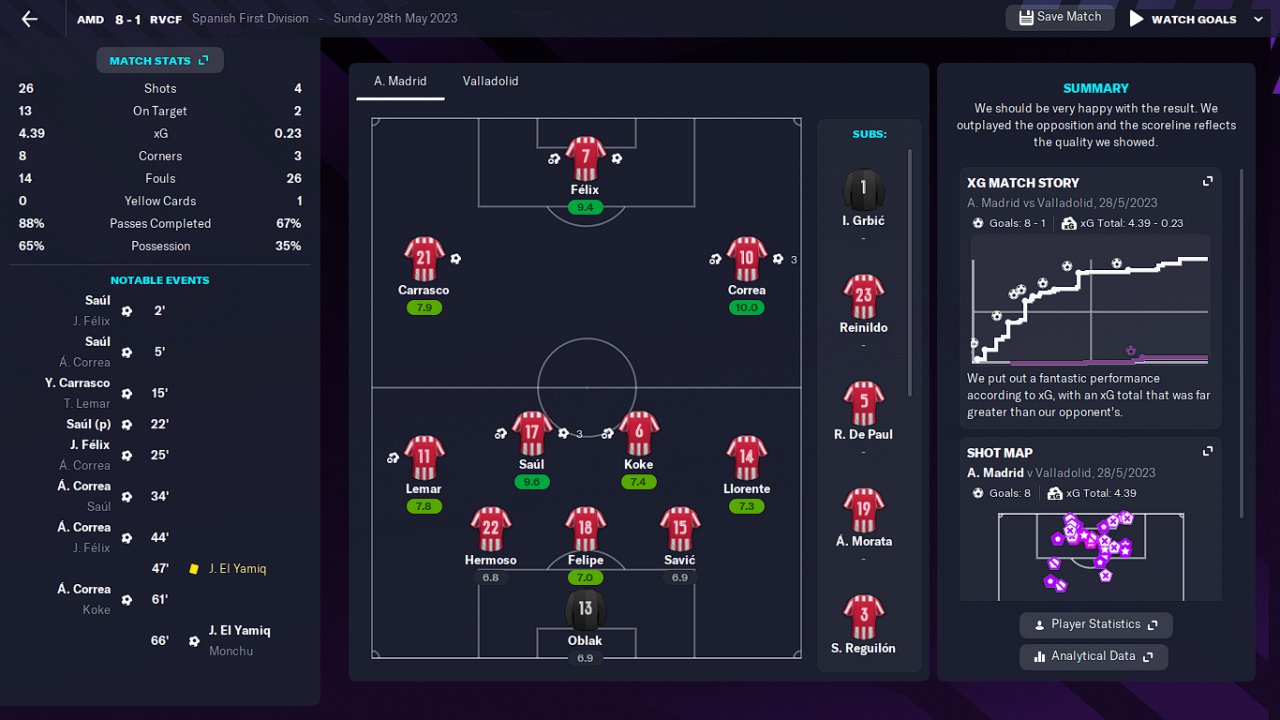Choose substitute Á. Morata
The width and height of the screenshot is (1280, 720).
pos(863,511)
